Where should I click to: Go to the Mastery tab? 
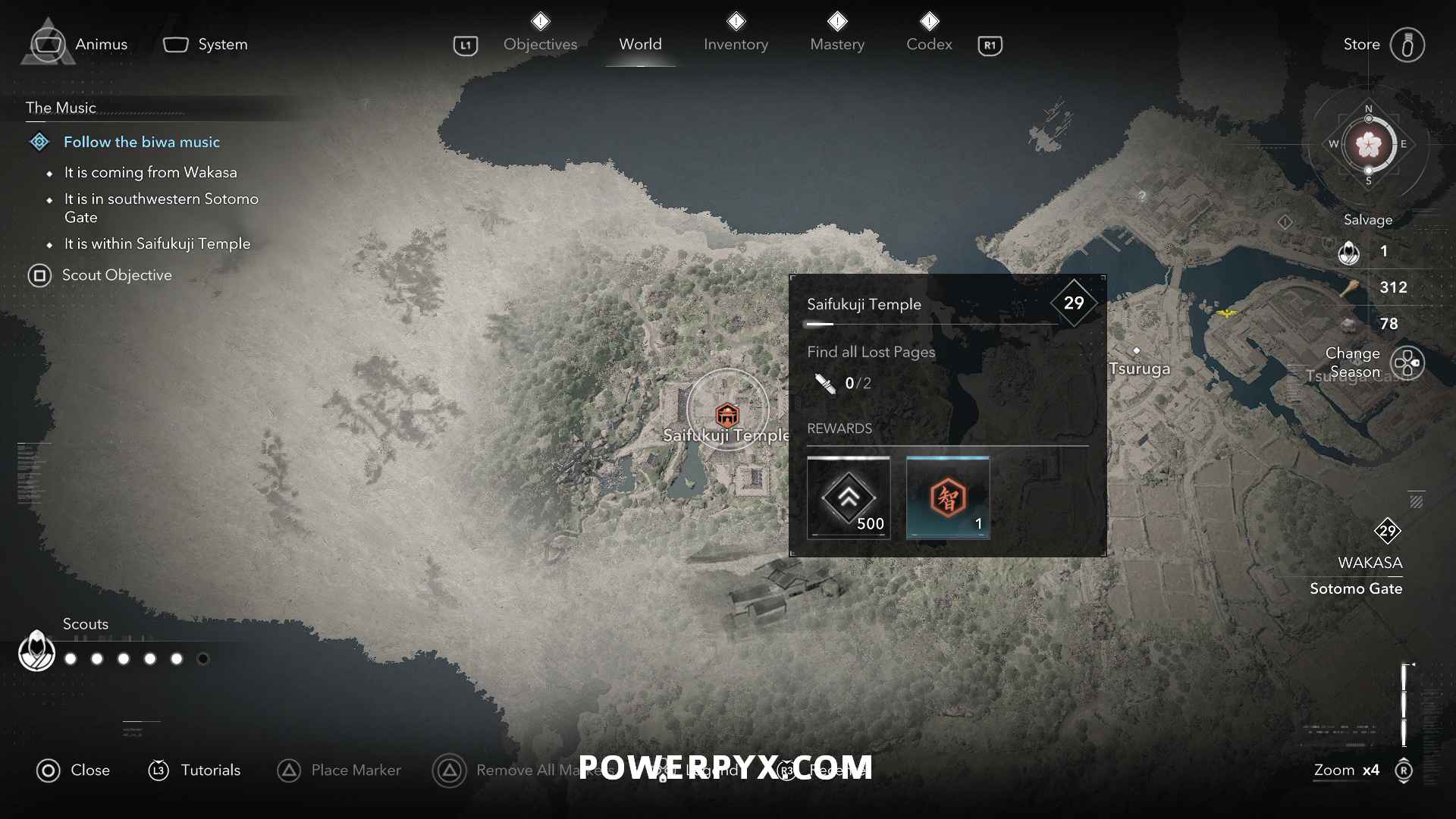[x=837, y=44]
